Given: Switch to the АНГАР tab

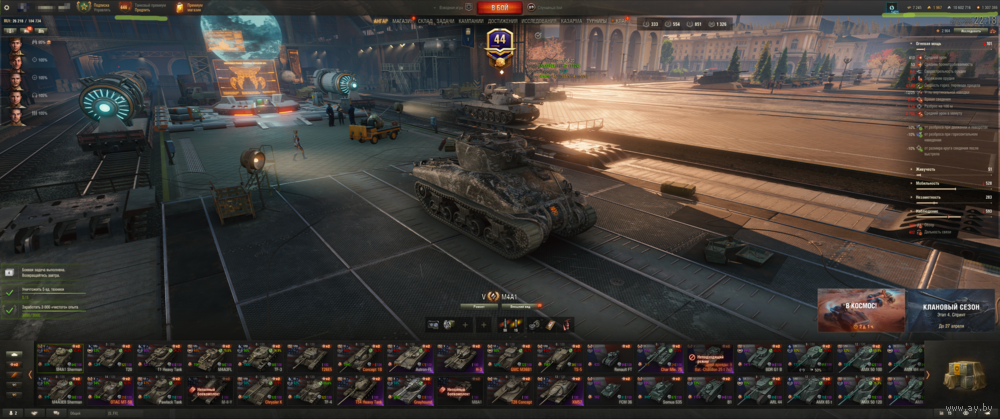Looking at the screenshot, I should click(x=380, y=20).
